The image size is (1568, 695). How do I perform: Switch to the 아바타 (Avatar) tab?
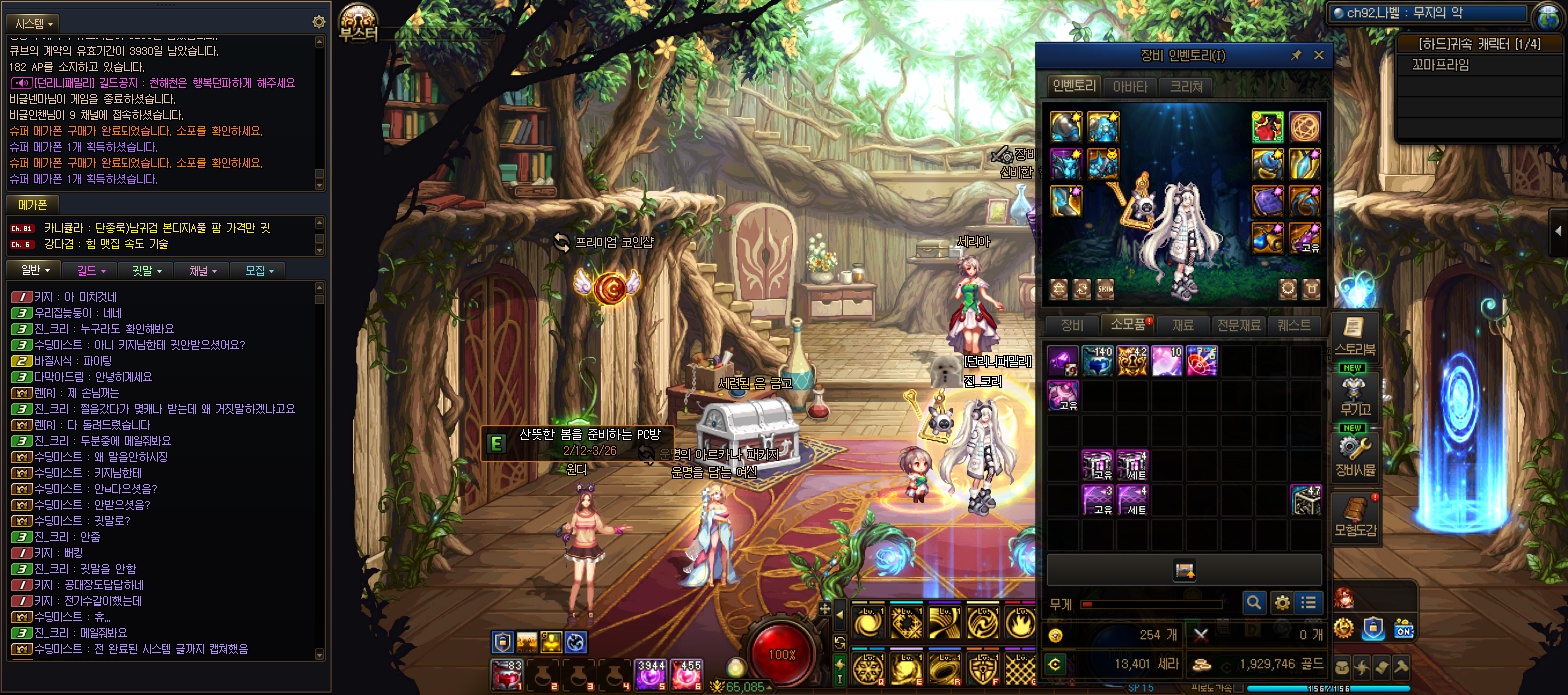[1130, 87]
